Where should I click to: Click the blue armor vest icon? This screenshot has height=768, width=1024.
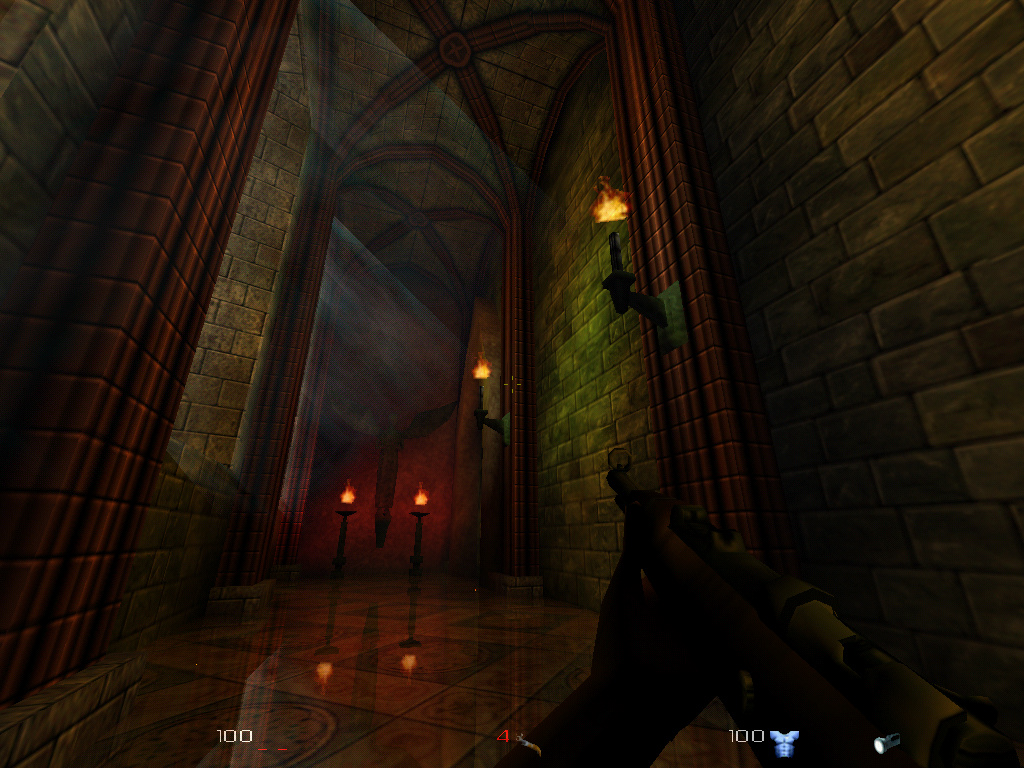coord(784,742)
